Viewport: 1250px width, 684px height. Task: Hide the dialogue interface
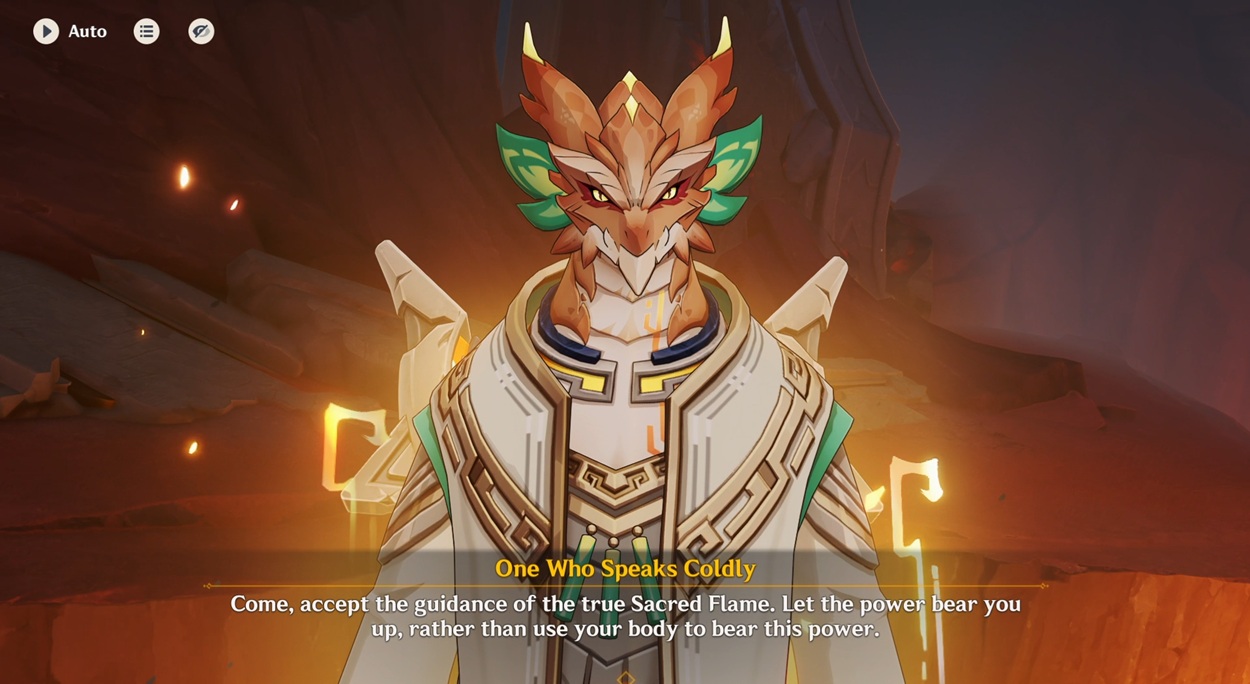pyautogui.click(x=201, y=31)
